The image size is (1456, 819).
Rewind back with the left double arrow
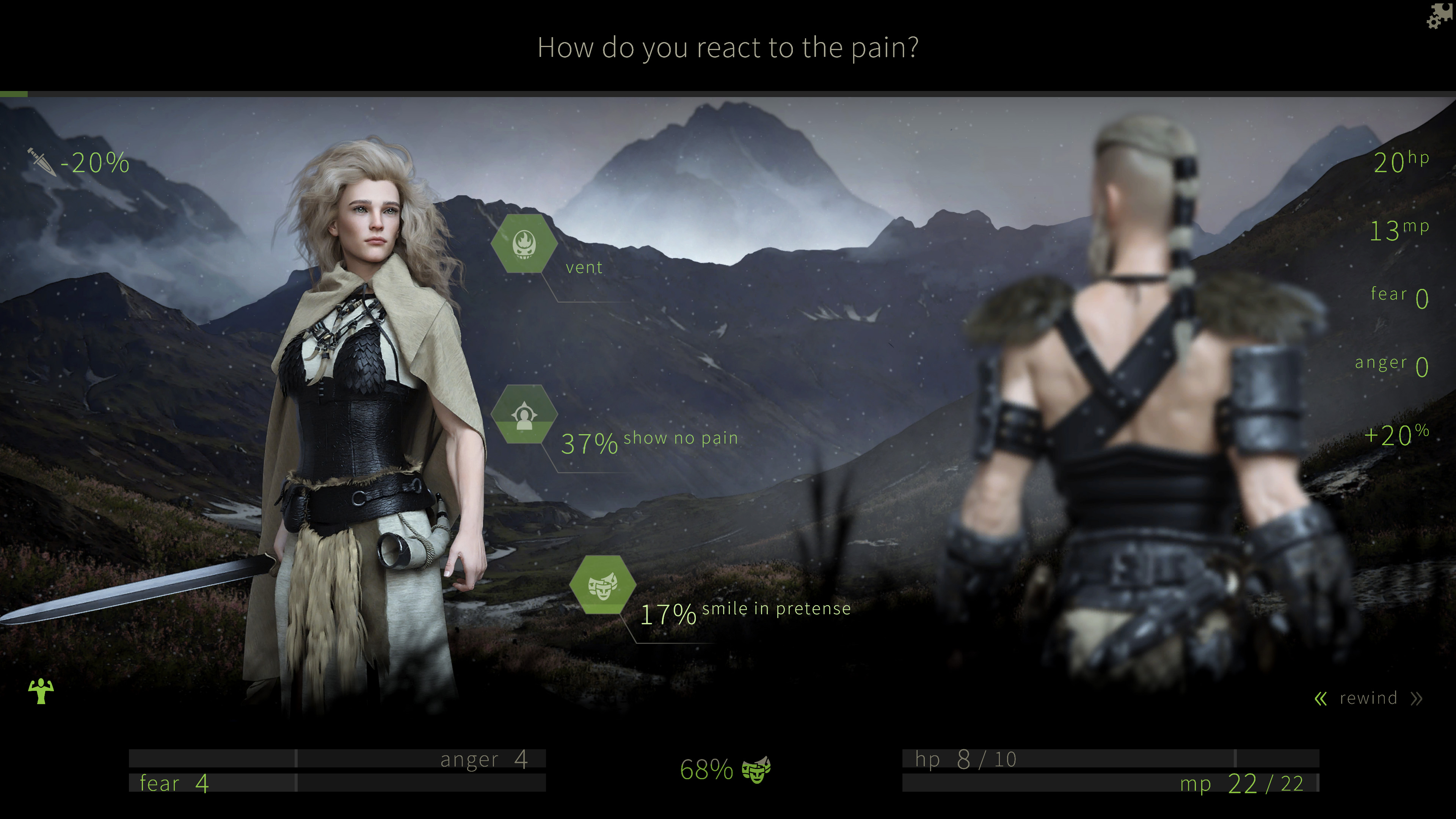click(x=1320, y=699)
